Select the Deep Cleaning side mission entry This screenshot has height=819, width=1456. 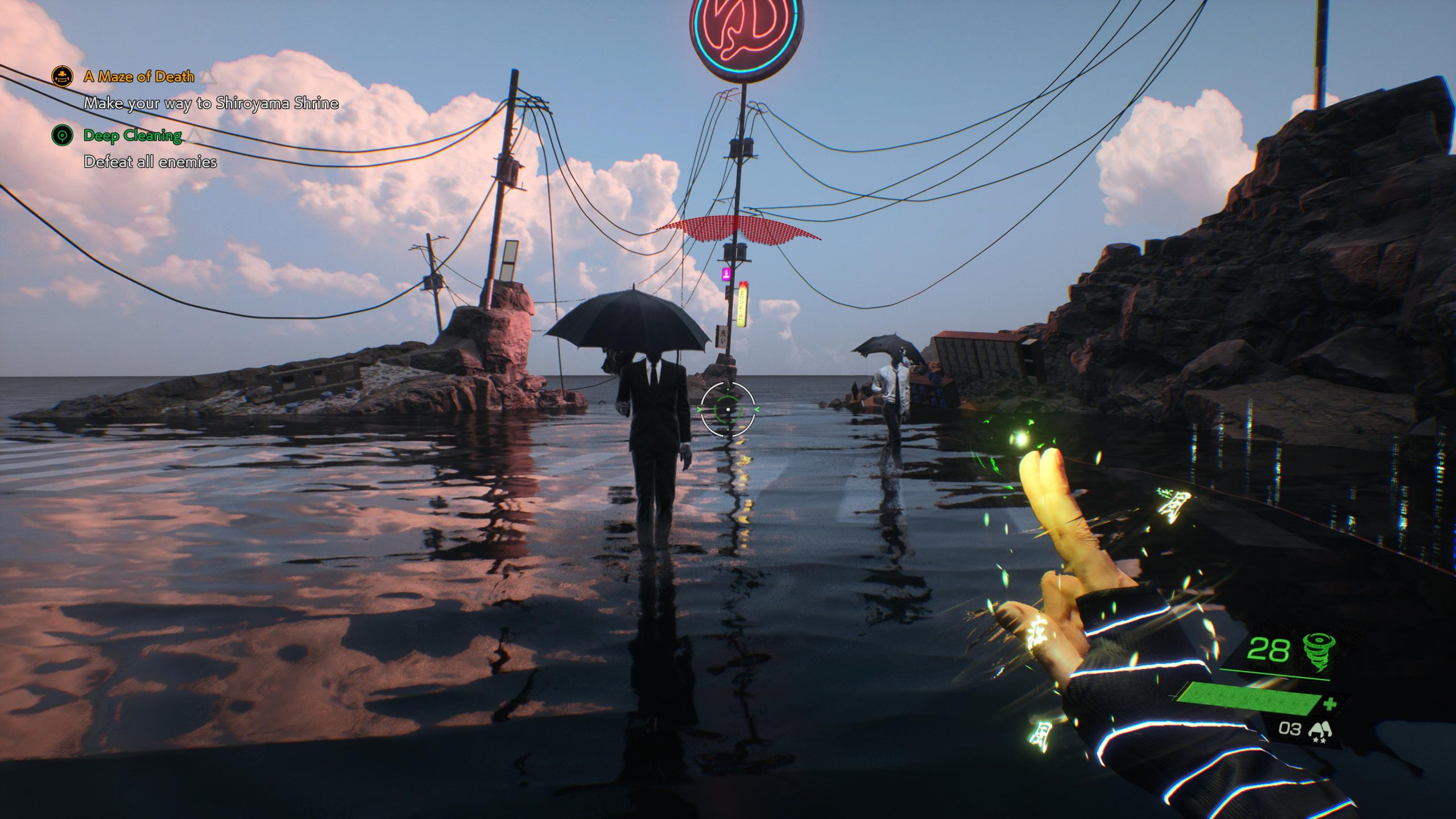point(133,135)
